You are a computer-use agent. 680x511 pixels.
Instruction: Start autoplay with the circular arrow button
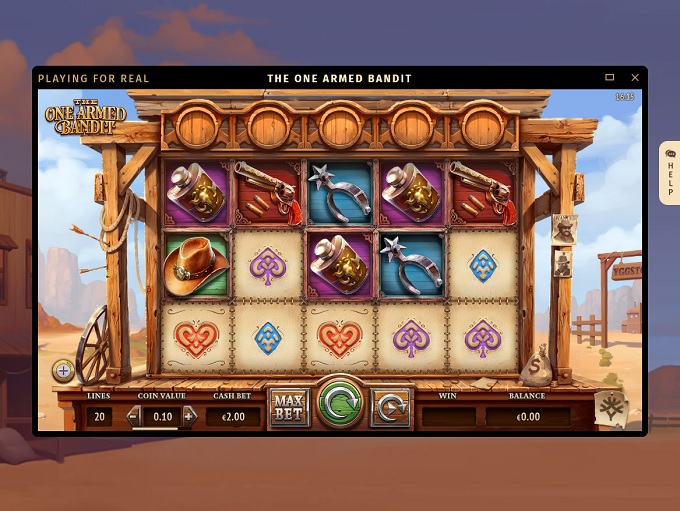390,408
